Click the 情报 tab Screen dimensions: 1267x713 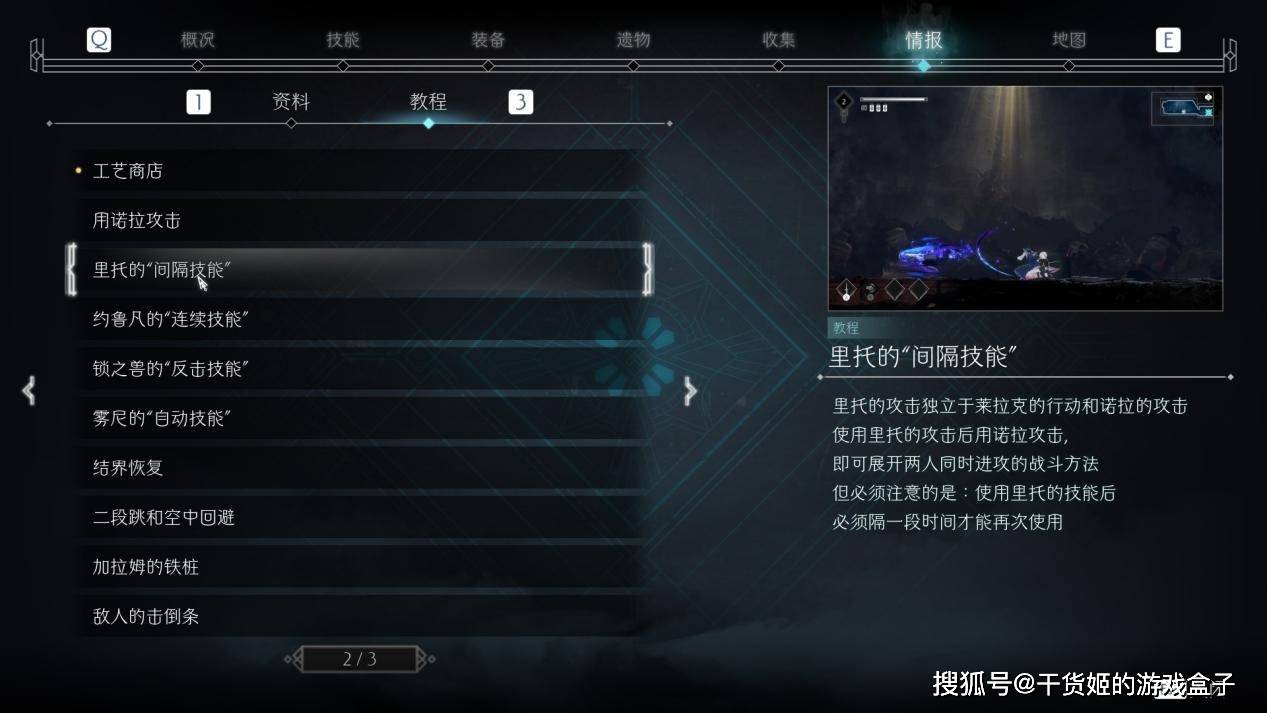(923, 41)
